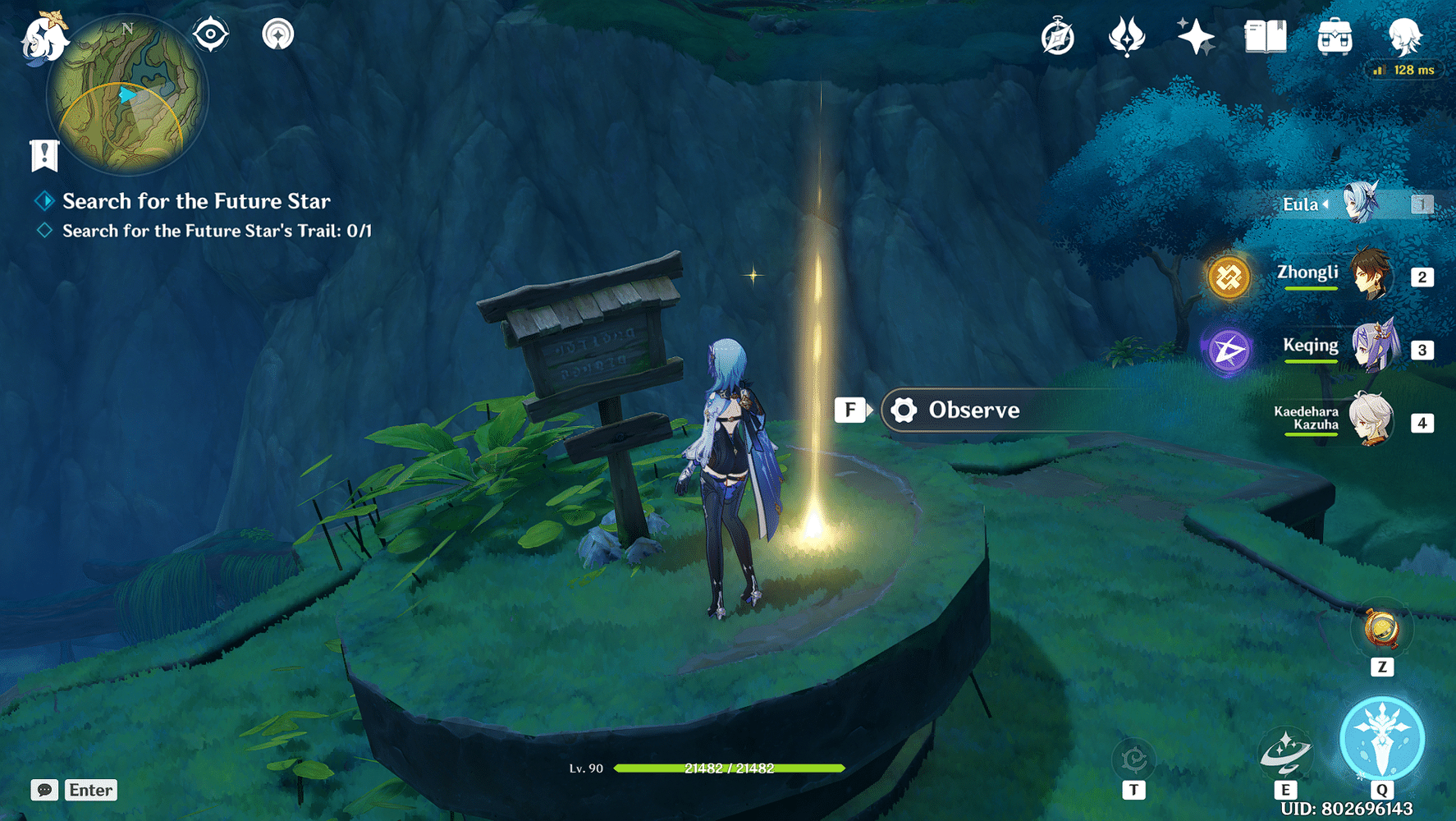The width and height of the screenshot is (1456, 821).
Task: Open the circular minimap
Action: pos(127,96)
